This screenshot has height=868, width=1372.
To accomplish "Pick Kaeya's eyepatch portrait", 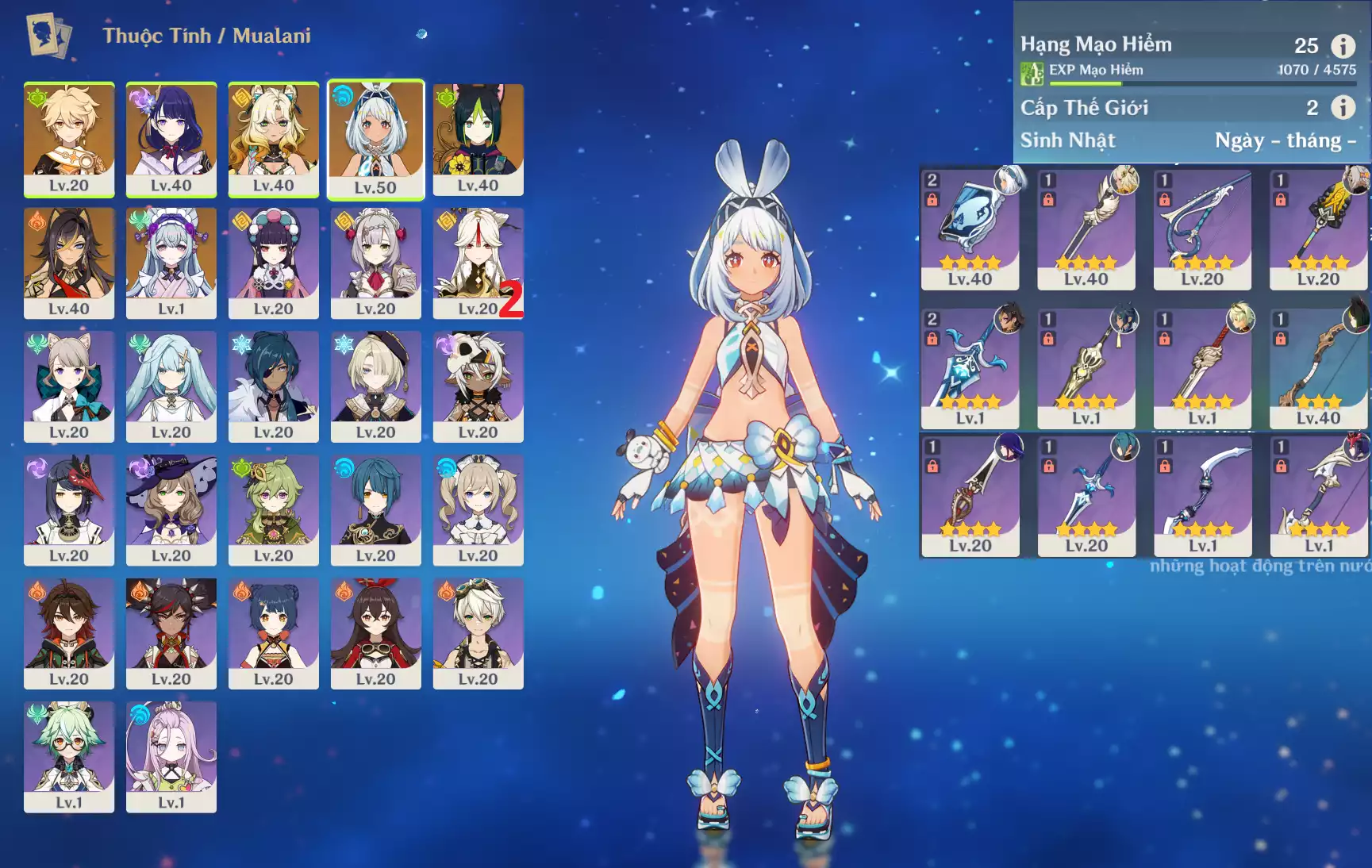I will point(274,386).
